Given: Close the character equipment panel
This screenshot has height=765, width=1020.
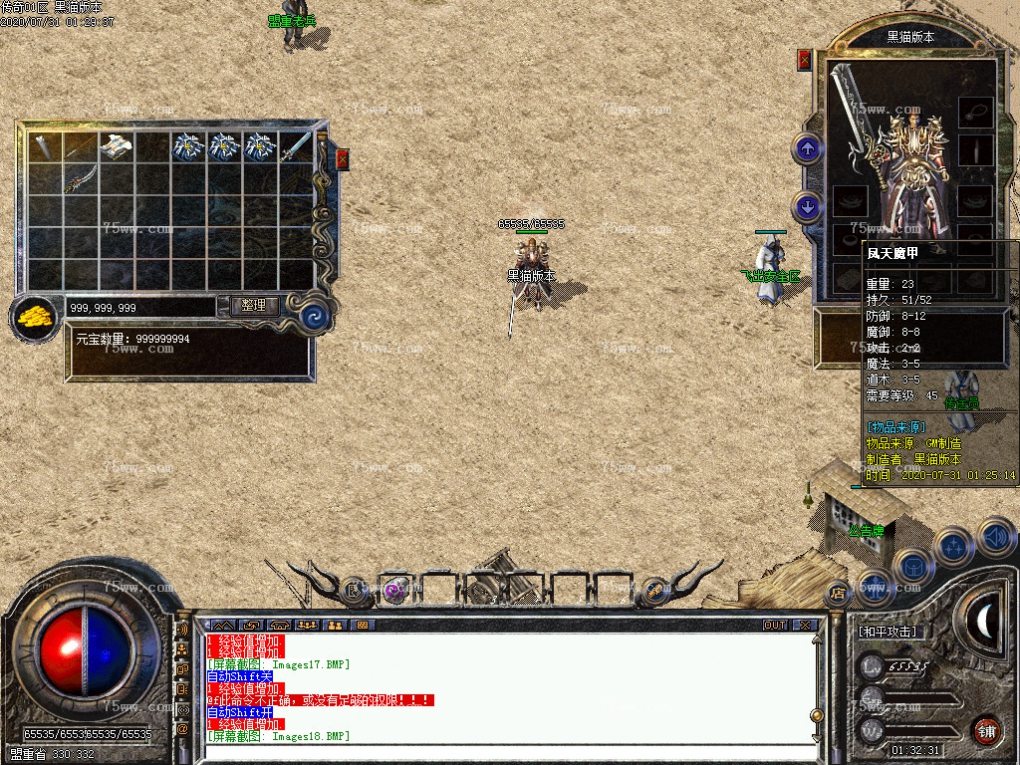Looking at the screenshot, I should click(x=805, y=59).
